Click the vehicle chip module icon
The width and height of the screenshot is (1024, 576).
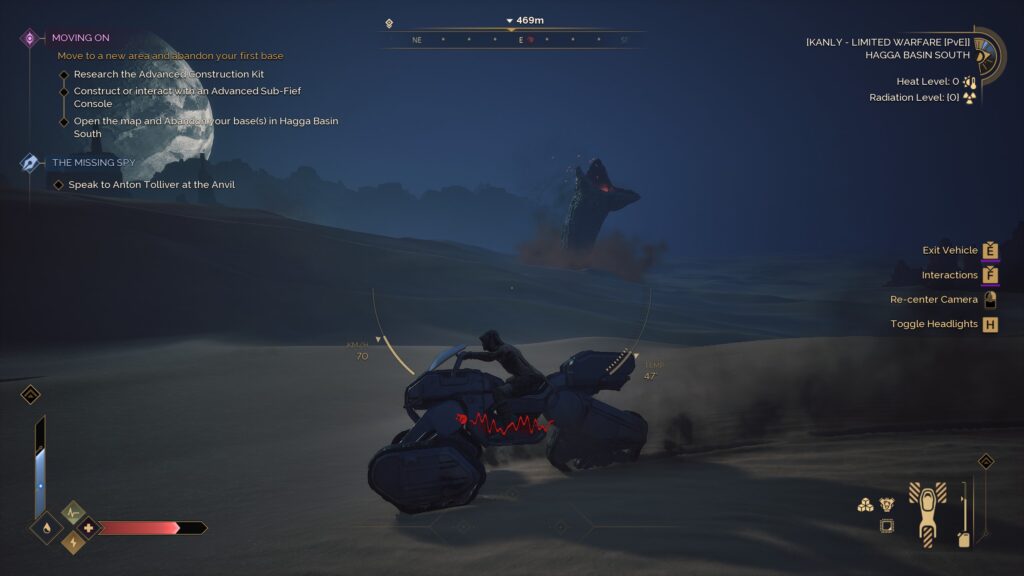click(886, 526)
